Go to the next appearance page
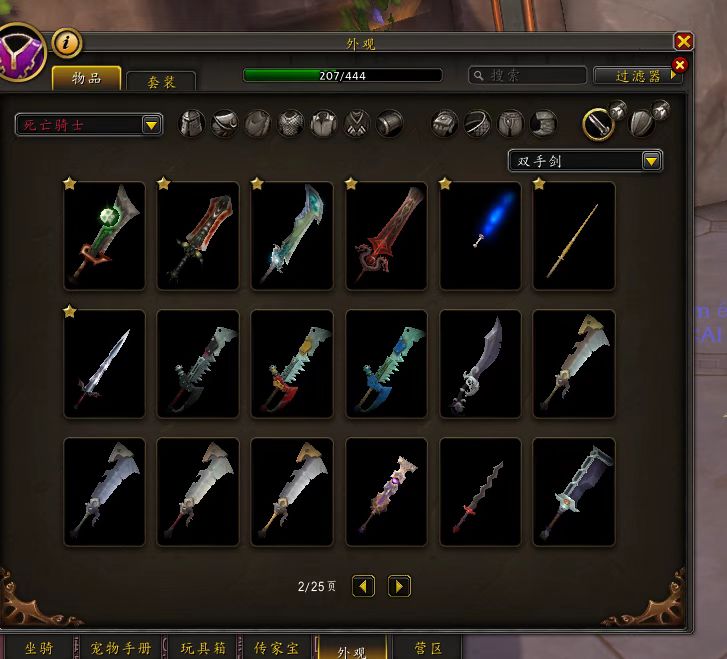 click(399, 586)
